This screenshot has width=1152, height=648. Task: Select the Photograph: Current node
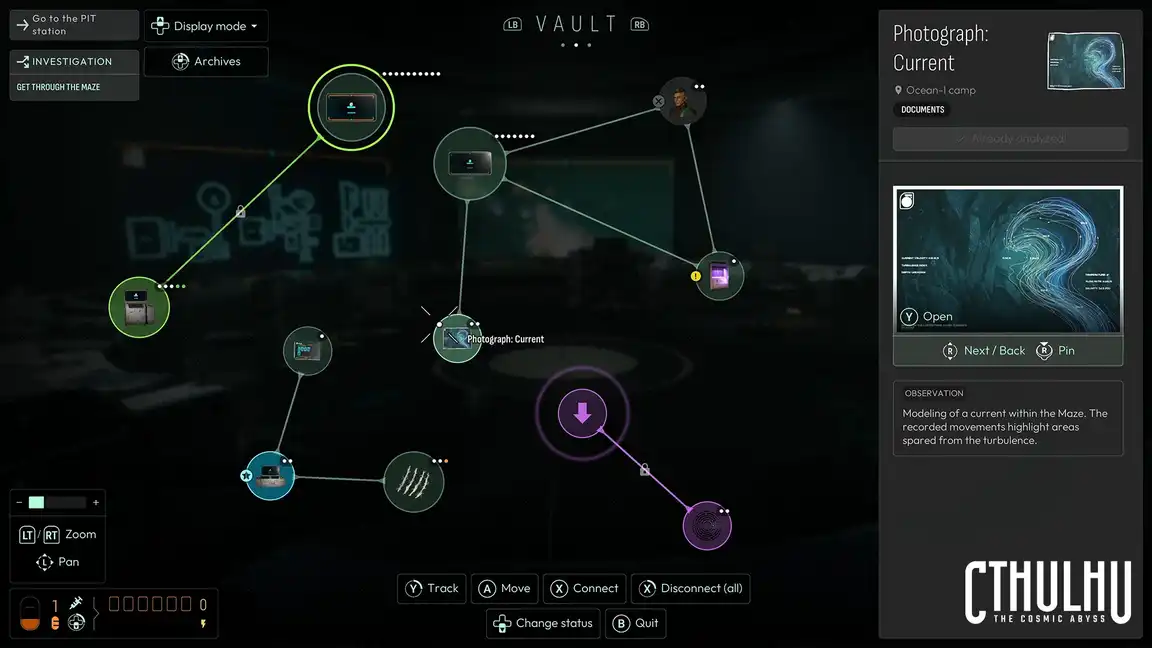pyautogui.click(x=457, y=339)
